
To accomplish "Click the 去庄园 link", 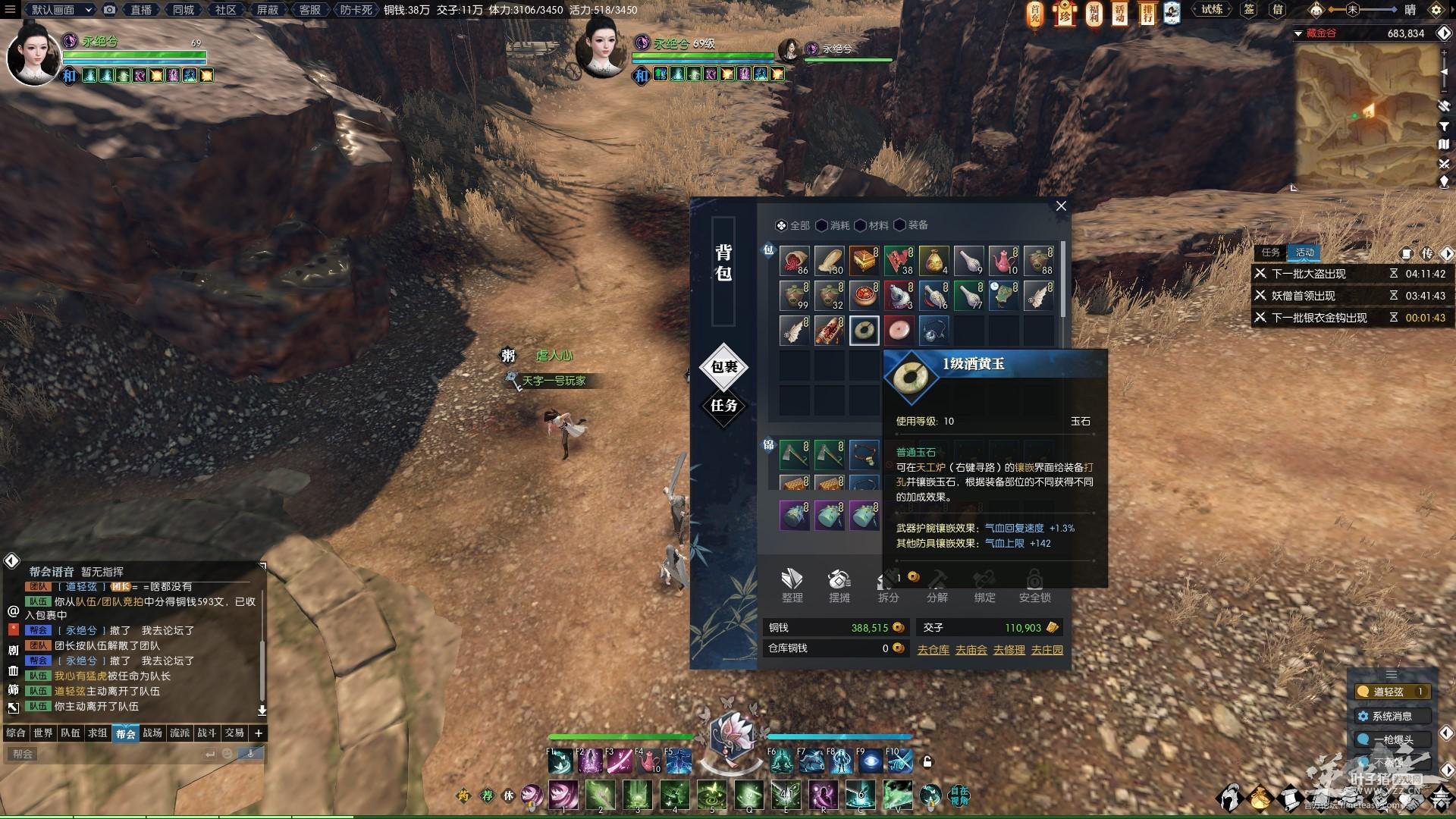I will click(1046, 650).
